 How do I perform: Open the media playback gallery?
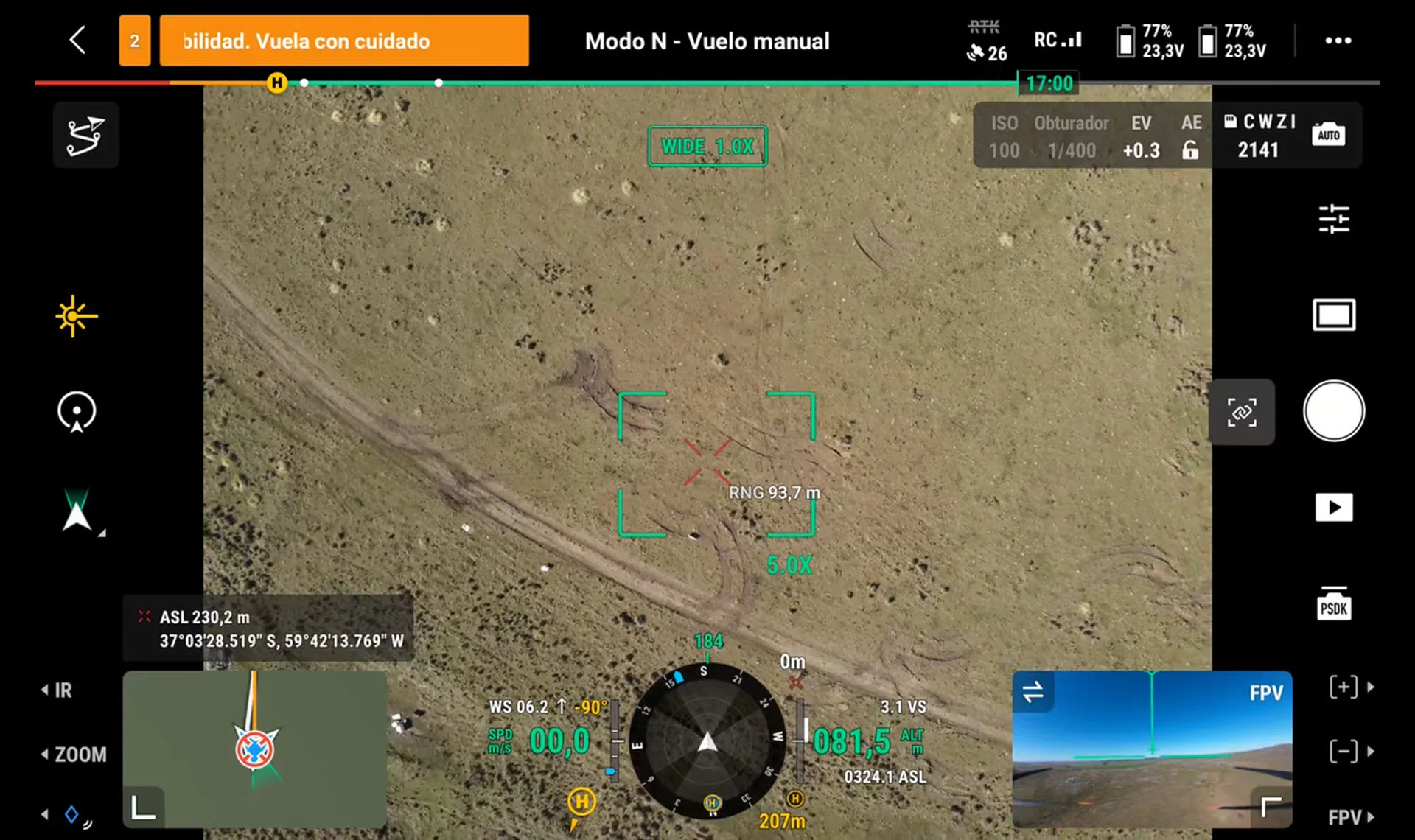[1333, 507]
